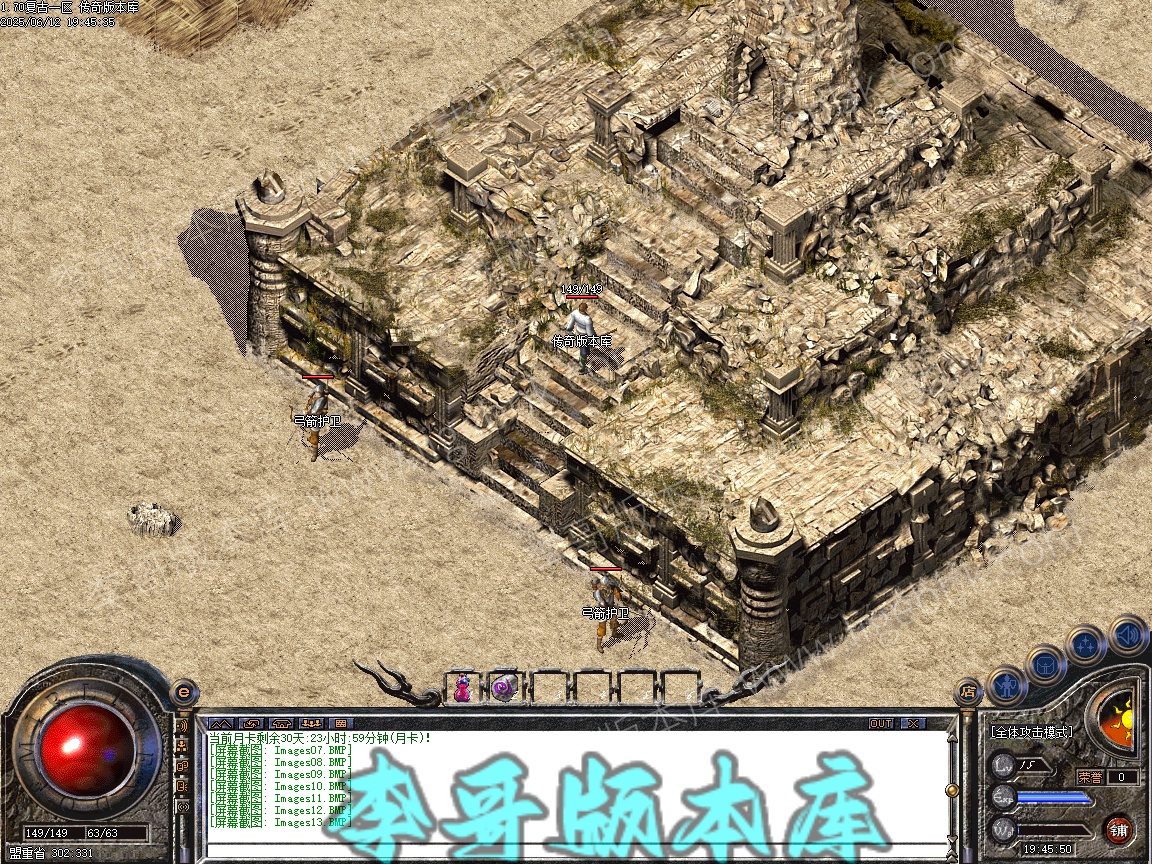Click the round orange 'e' button
The width and height of the screenshot is (1152, 864).
coord(183,691)
